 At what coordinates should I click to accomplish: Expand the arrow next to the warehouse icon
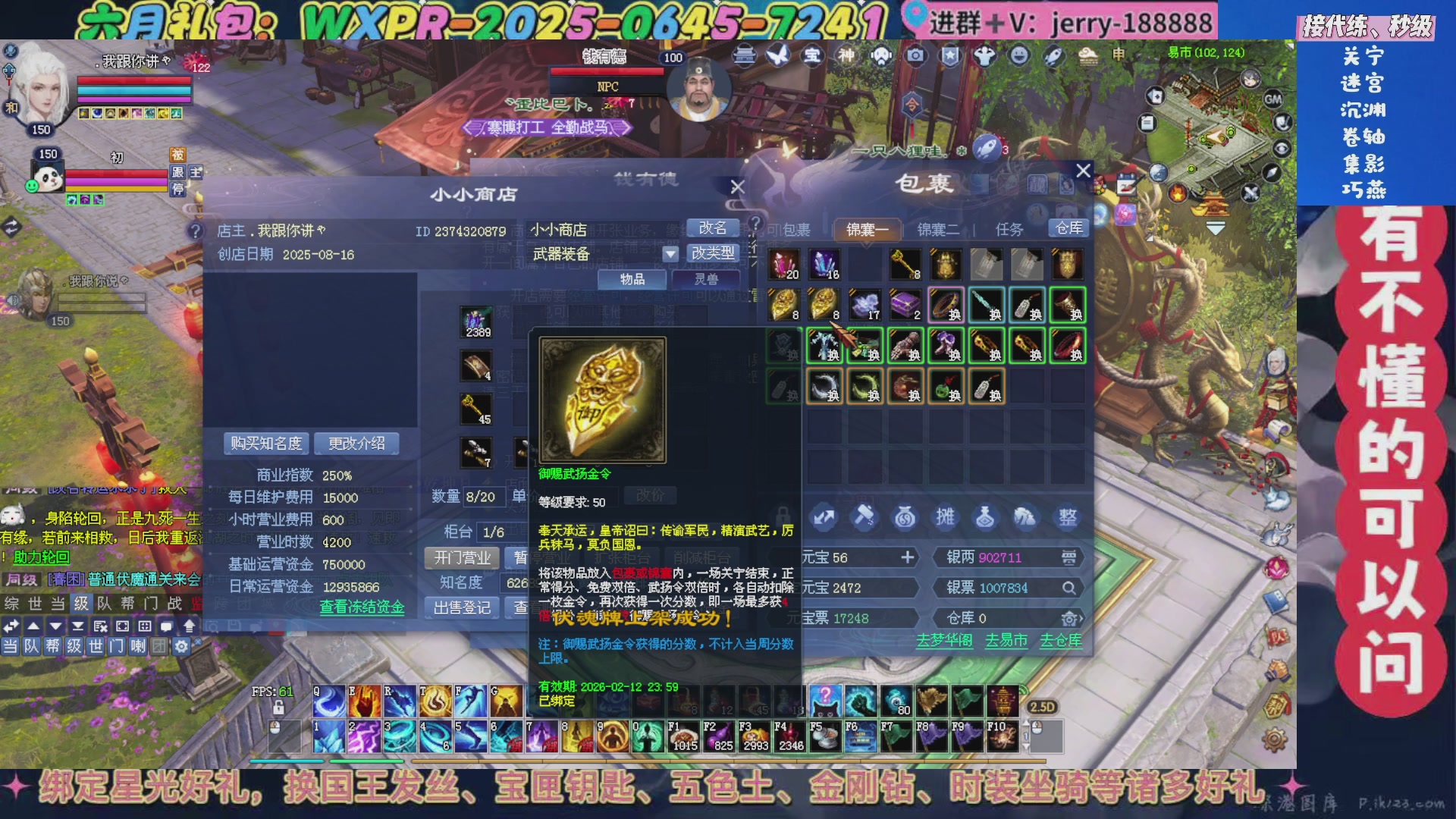[x=1083, y=619]
